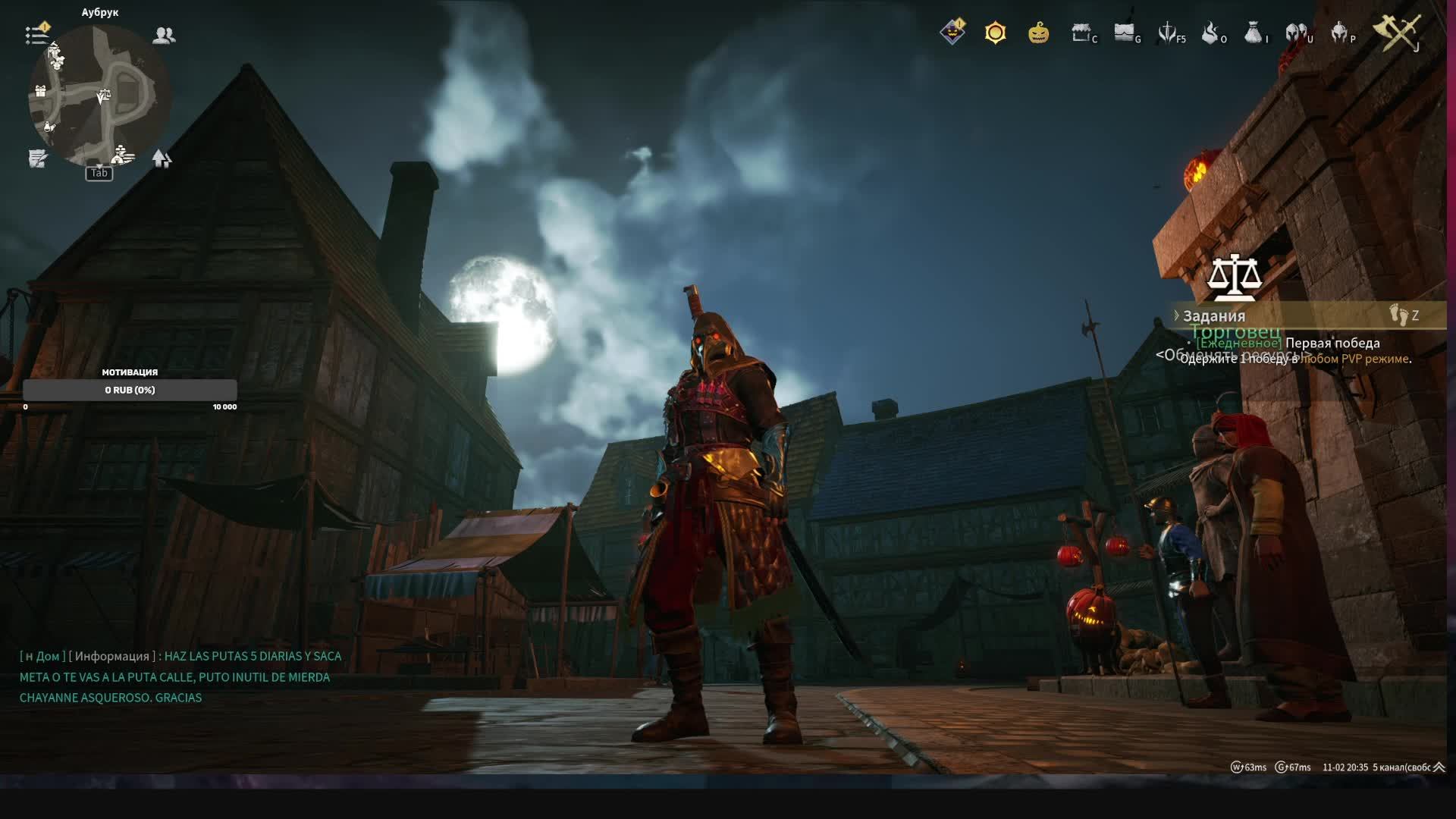This screenshot has width=1456, height=819.
Task: Select the crossed axe and sword icon
Action: [x=1399, y=34]
